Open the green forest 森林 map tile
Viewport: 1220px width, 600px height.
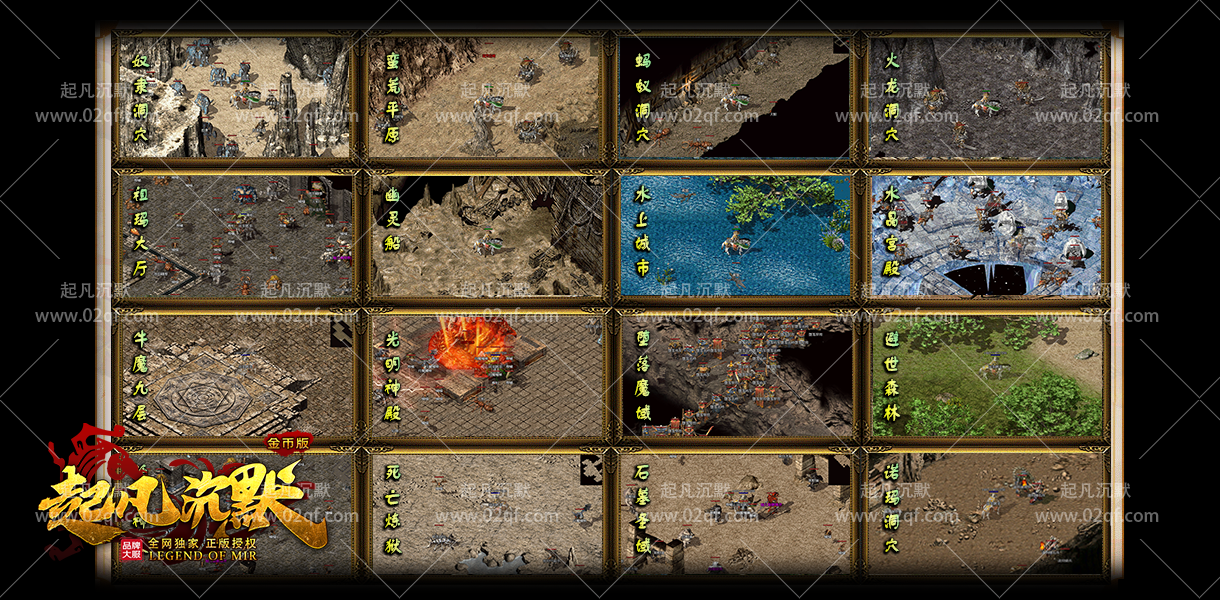(985, 376)
